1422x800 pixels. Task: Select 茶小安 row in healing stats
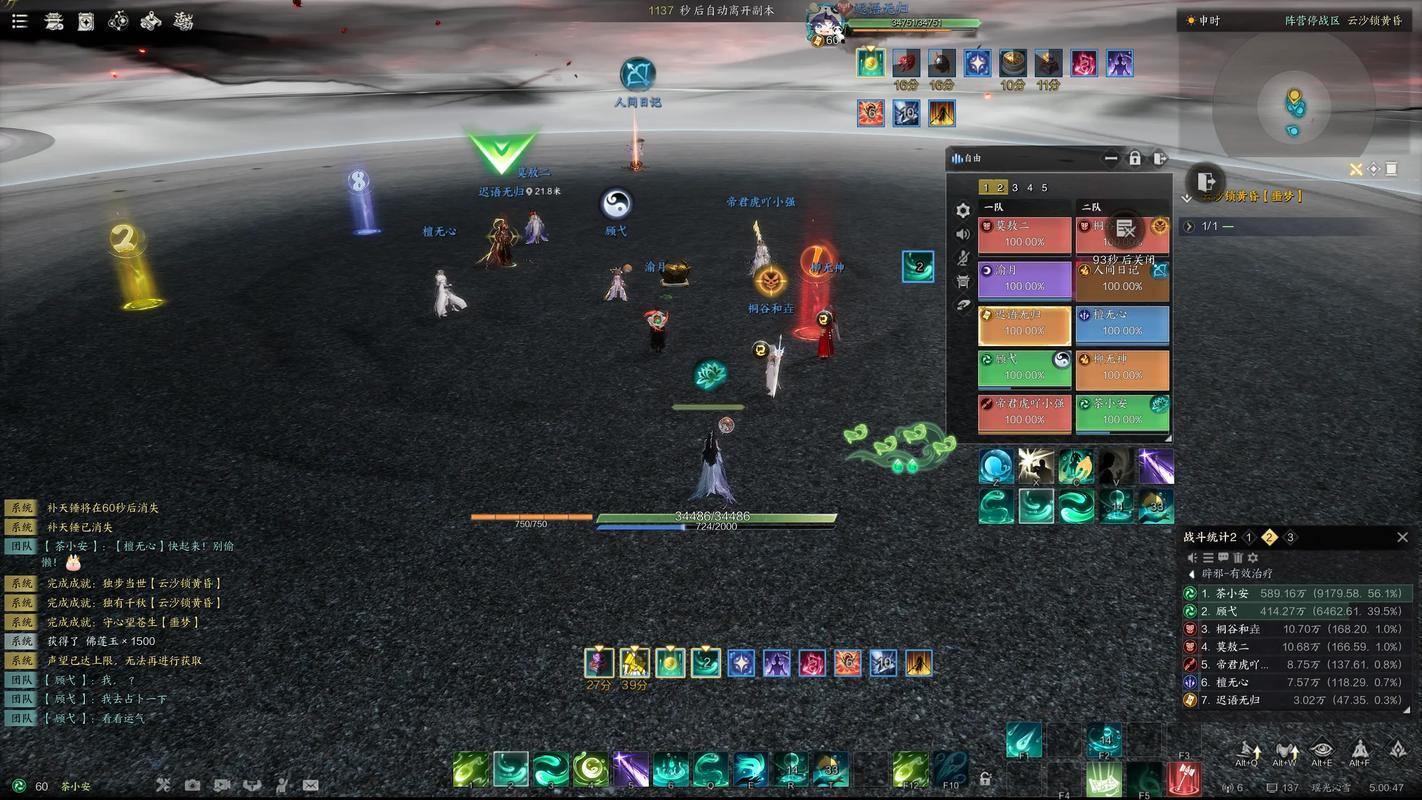[1298, 593]
